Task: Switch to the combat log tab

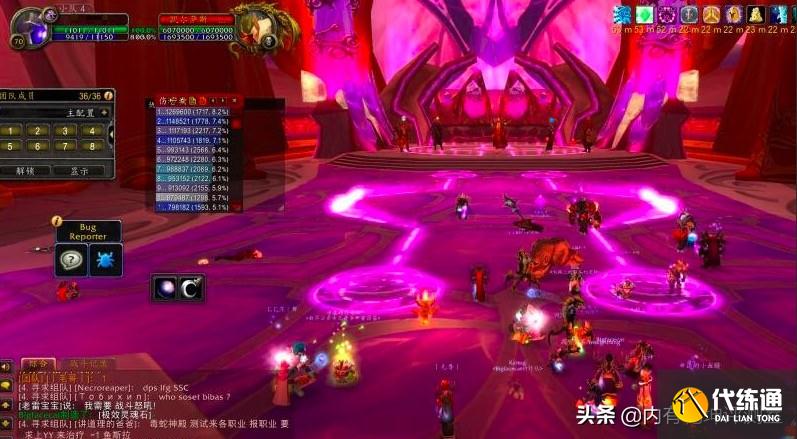Action: [x=90, y=364]
